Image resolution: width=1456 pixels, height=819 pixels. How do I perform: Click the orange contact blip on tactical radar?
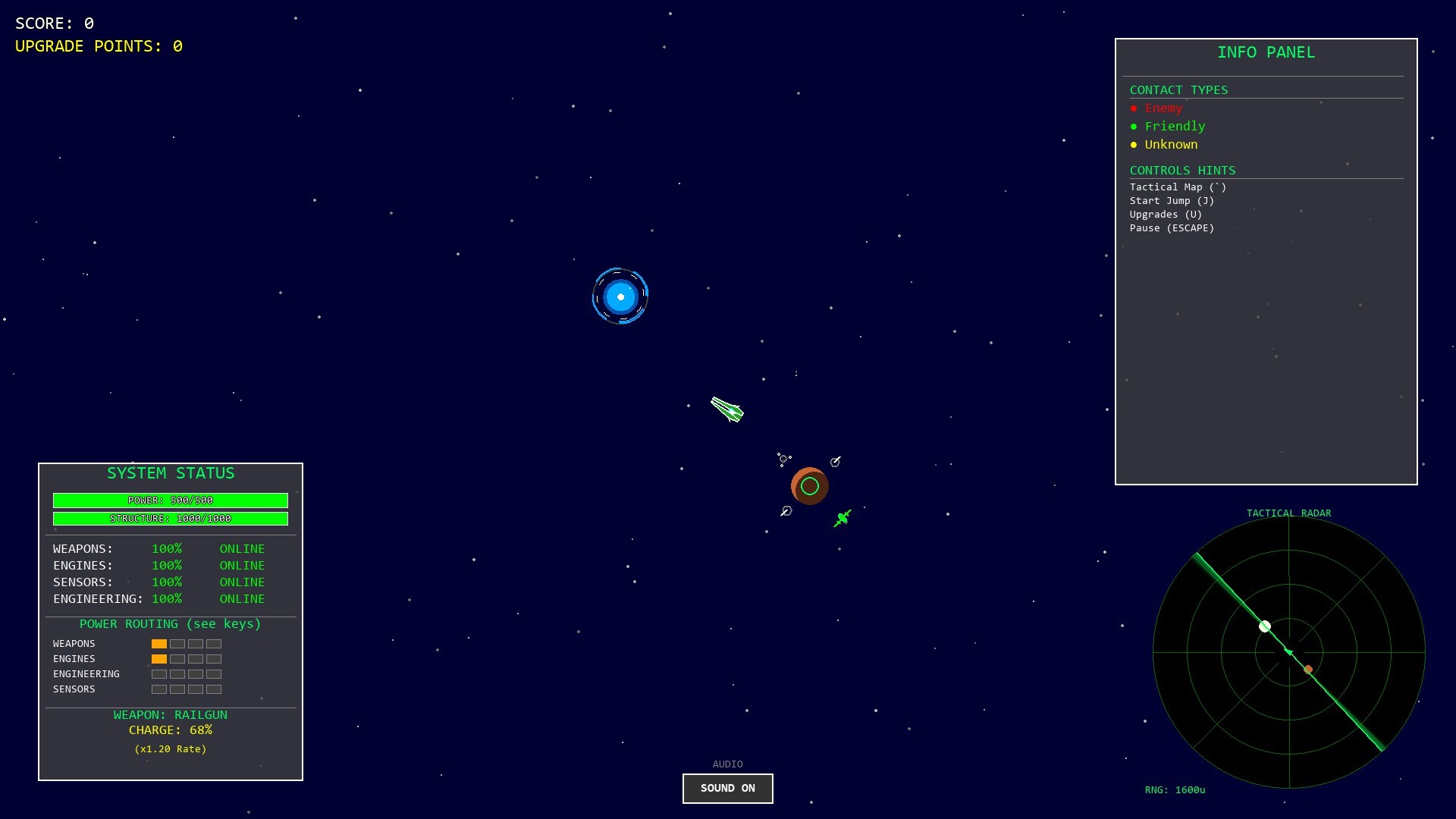click(x=1307, y=670)
